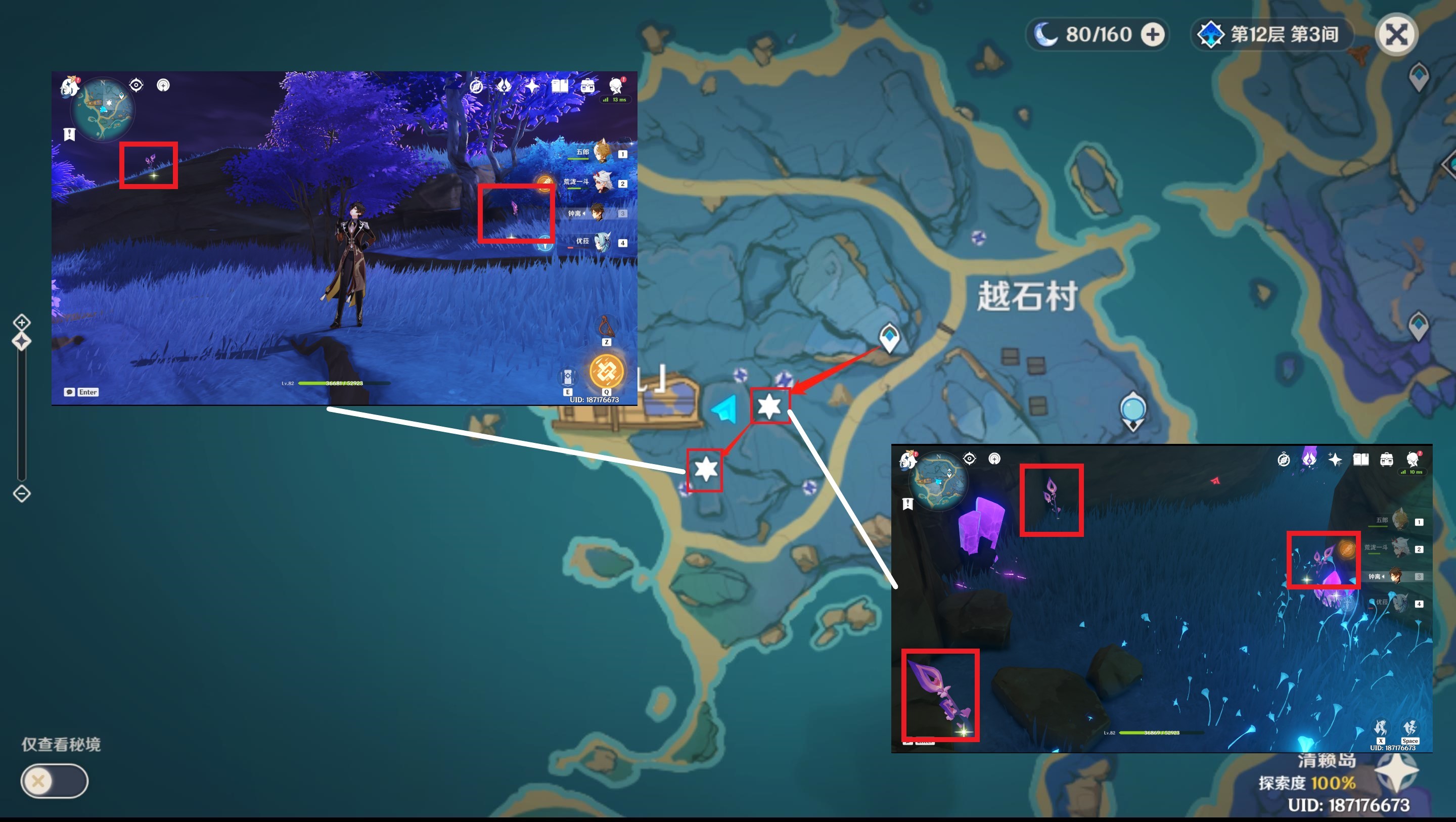Image resolution: width=1456 pixels, height=822 pixels.
Task: Zoom in the map with the plus diamond
Action: click(21, 322)
